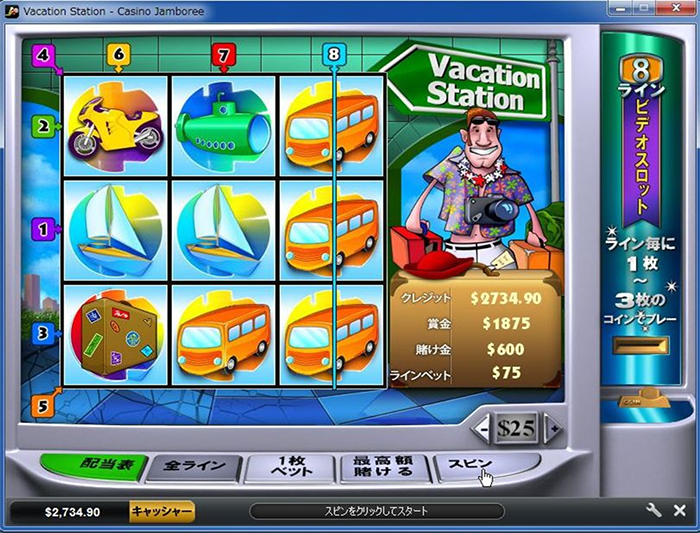The height and width of the screenshot is (533, 700).
Task: Select payline marker 6
Action: 118,55
